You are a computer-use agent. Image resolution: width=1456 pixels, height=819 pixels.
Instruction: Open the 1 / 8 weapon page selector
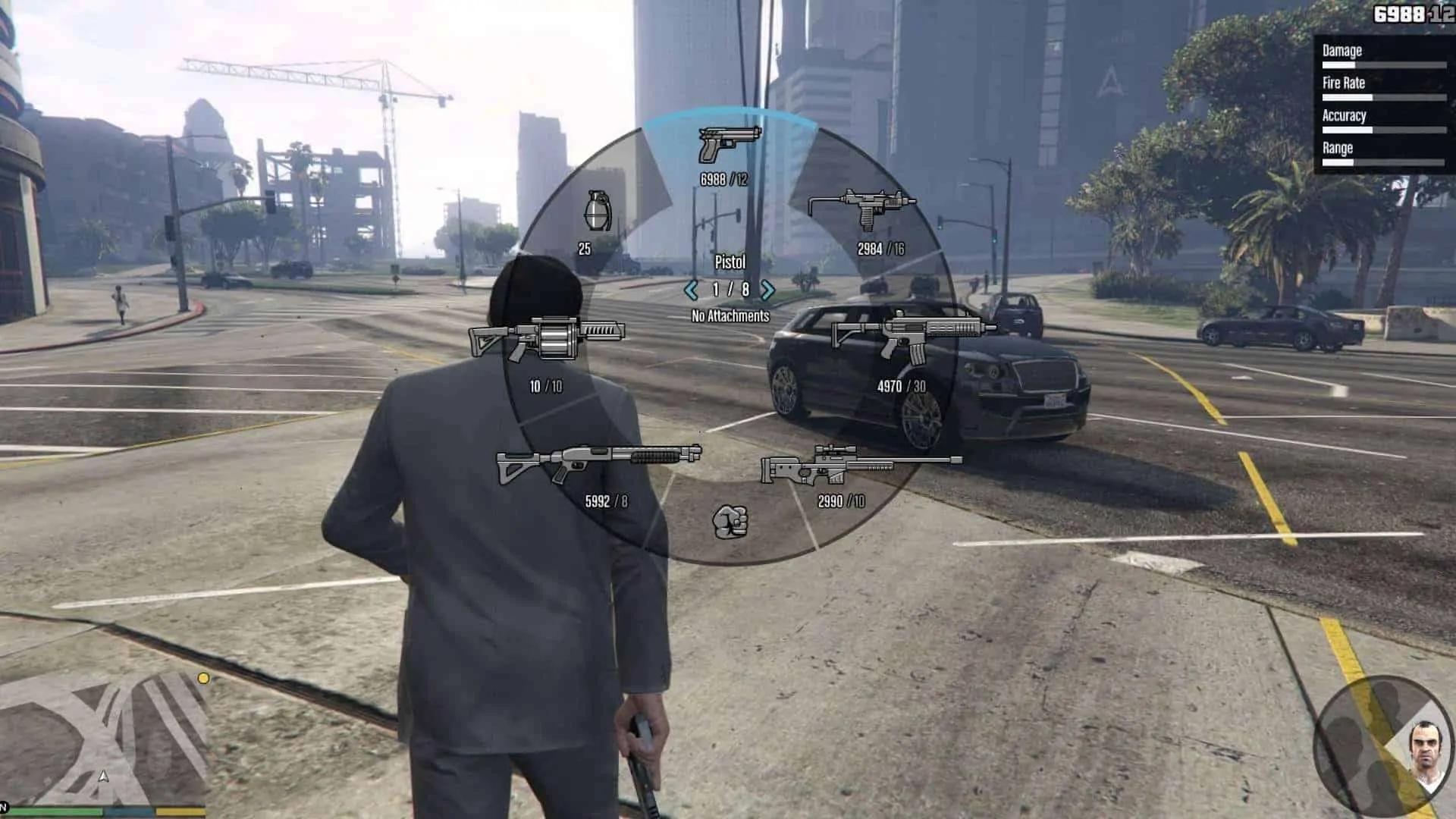pos(730,288)
